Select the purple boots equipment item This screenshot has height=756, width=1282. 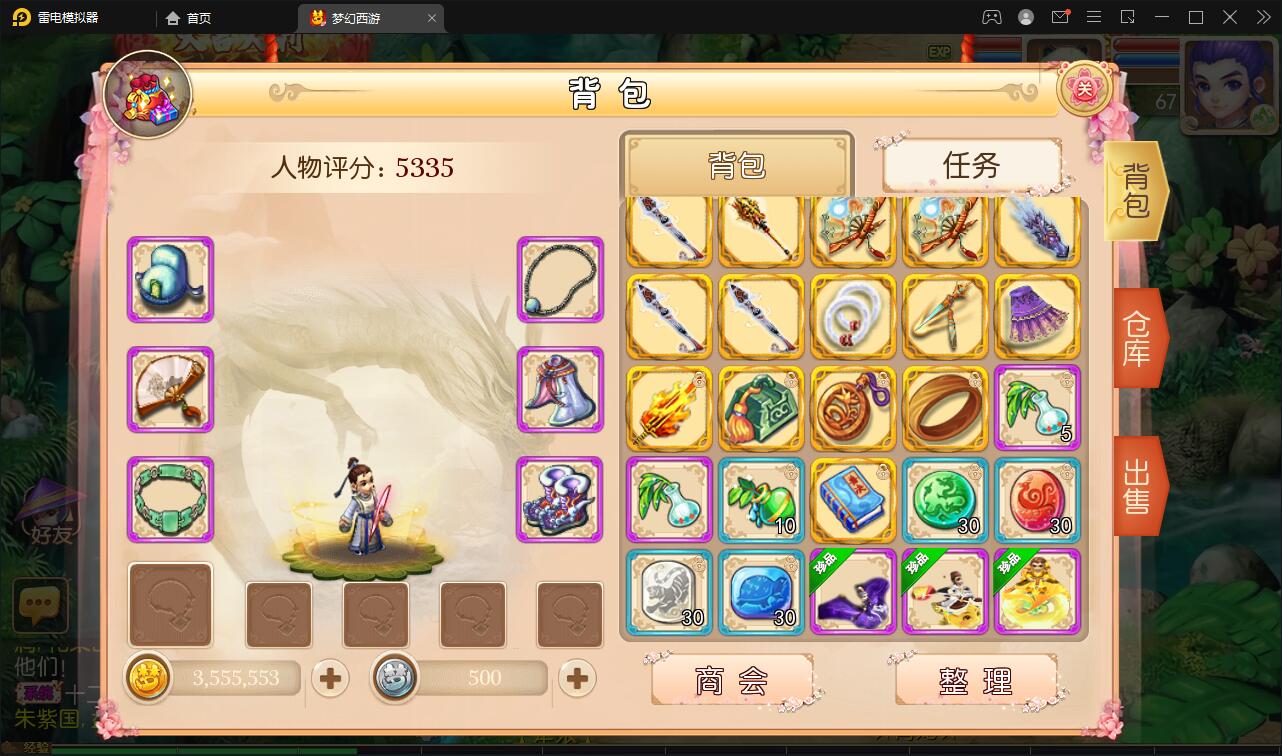[559, 500]
